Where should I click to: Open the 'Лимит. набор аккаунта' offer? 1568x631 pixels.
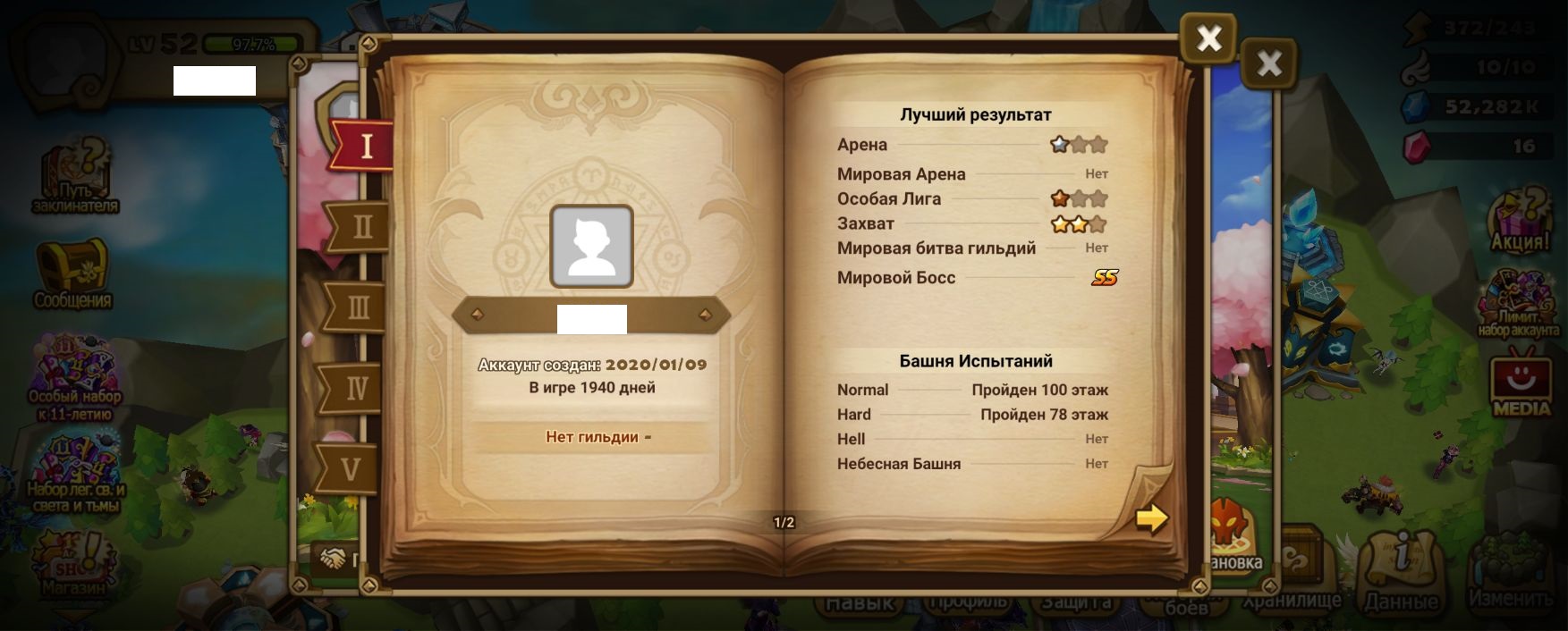[1519, 304]
